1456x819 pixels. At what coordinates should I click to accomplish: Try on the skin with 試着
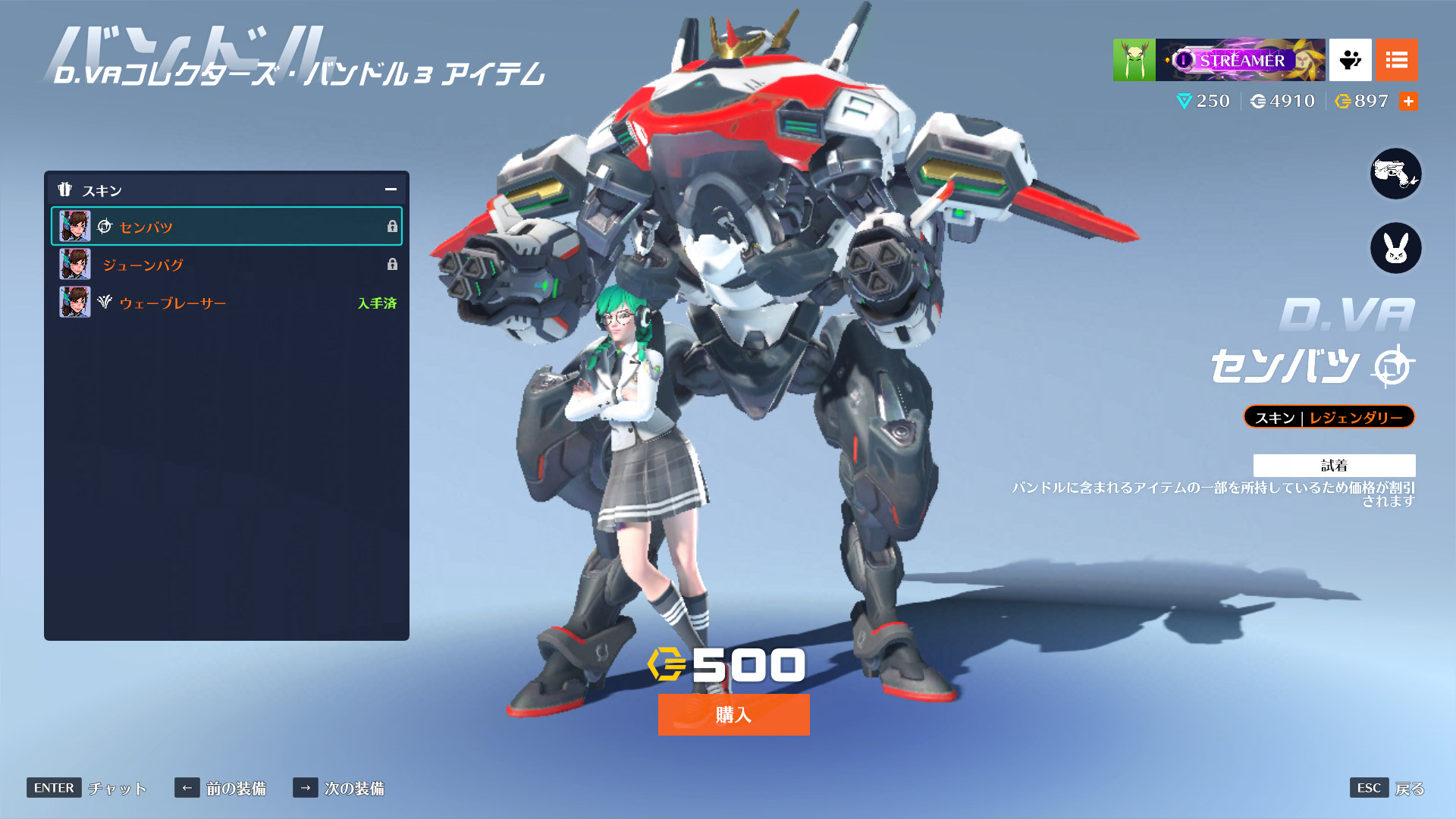pyautogui.click(x=1334, y=465)
